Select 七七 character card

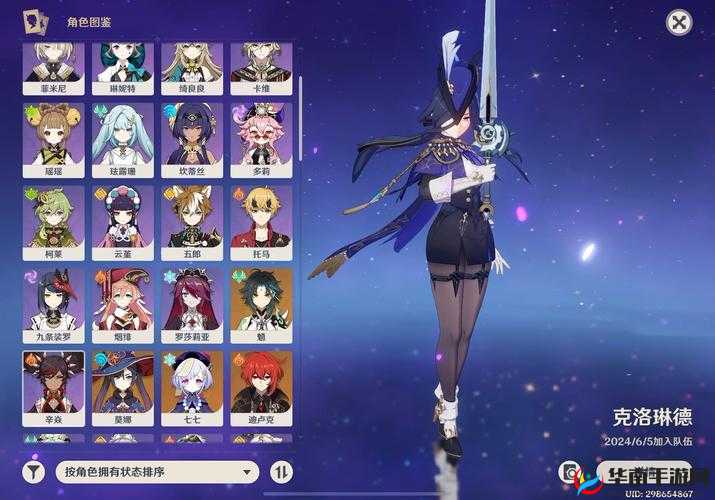coord(192,383)
